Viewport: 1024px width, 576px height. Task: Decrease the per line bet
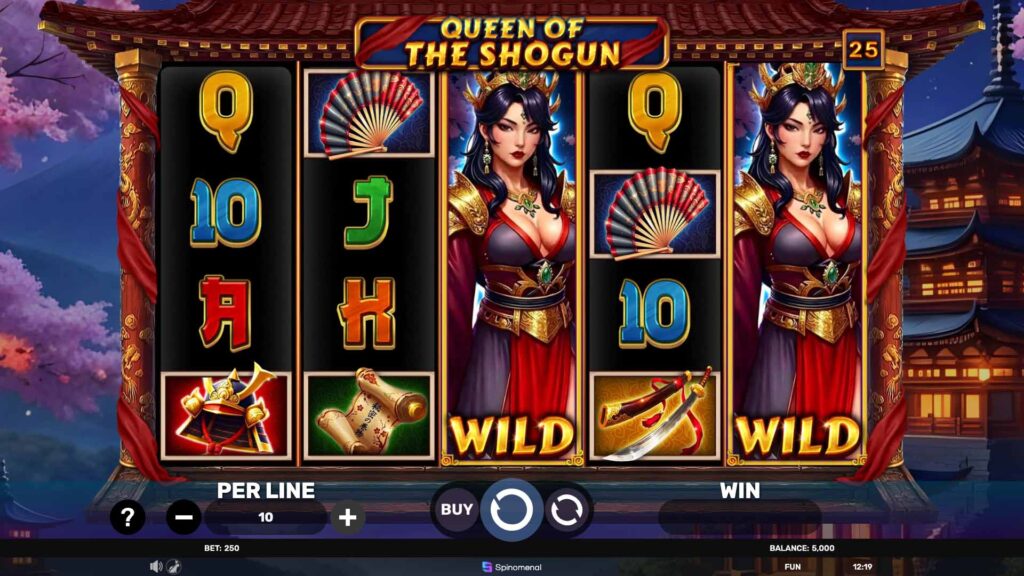tap(183, 517)
